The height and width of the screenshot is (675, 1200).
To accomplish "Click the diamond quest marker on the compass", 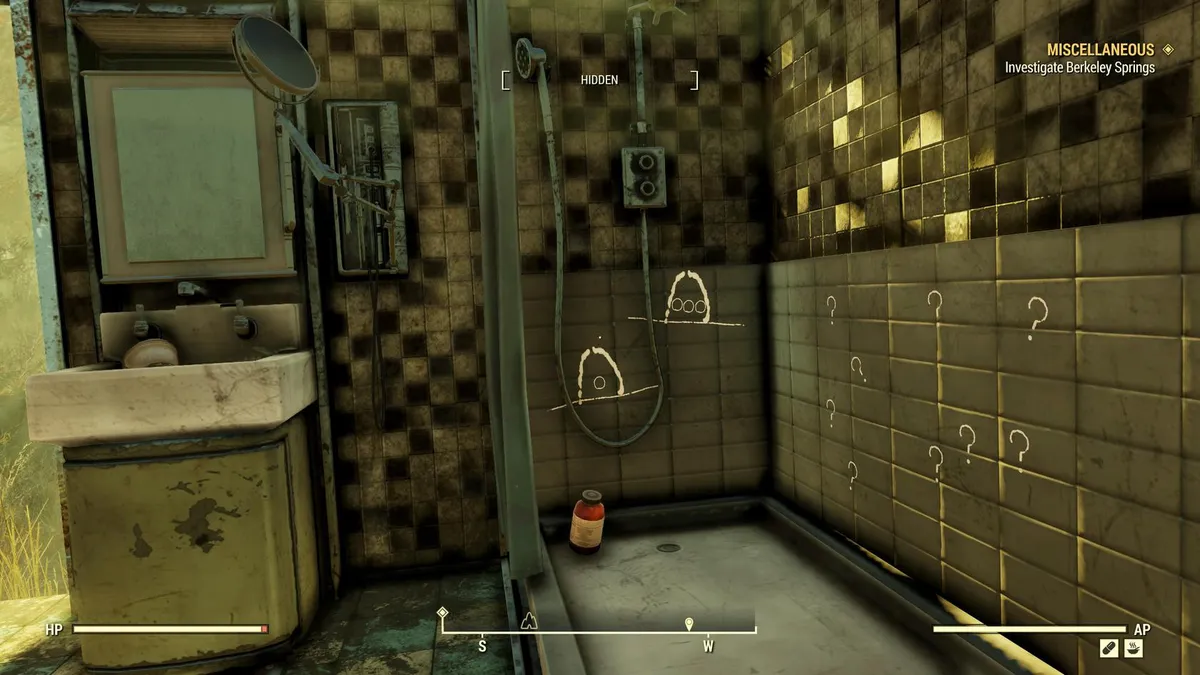I will click(443, 611).
